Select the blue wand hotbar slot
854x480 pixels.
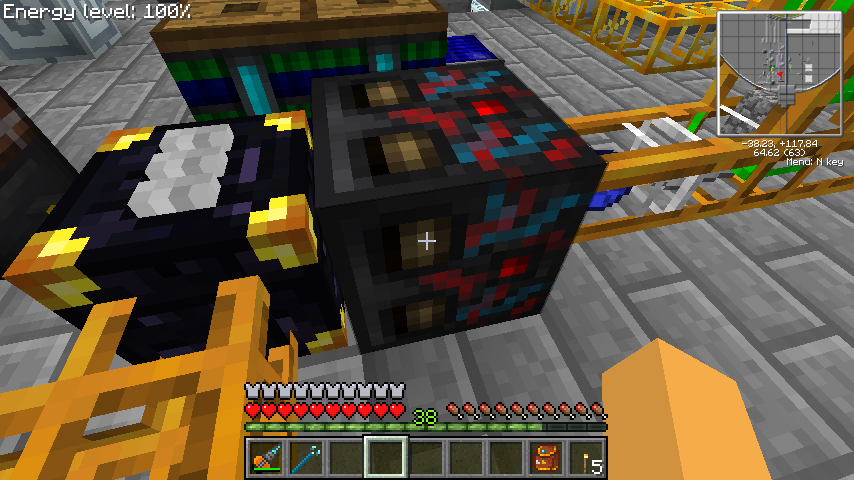tap(306, 458)
